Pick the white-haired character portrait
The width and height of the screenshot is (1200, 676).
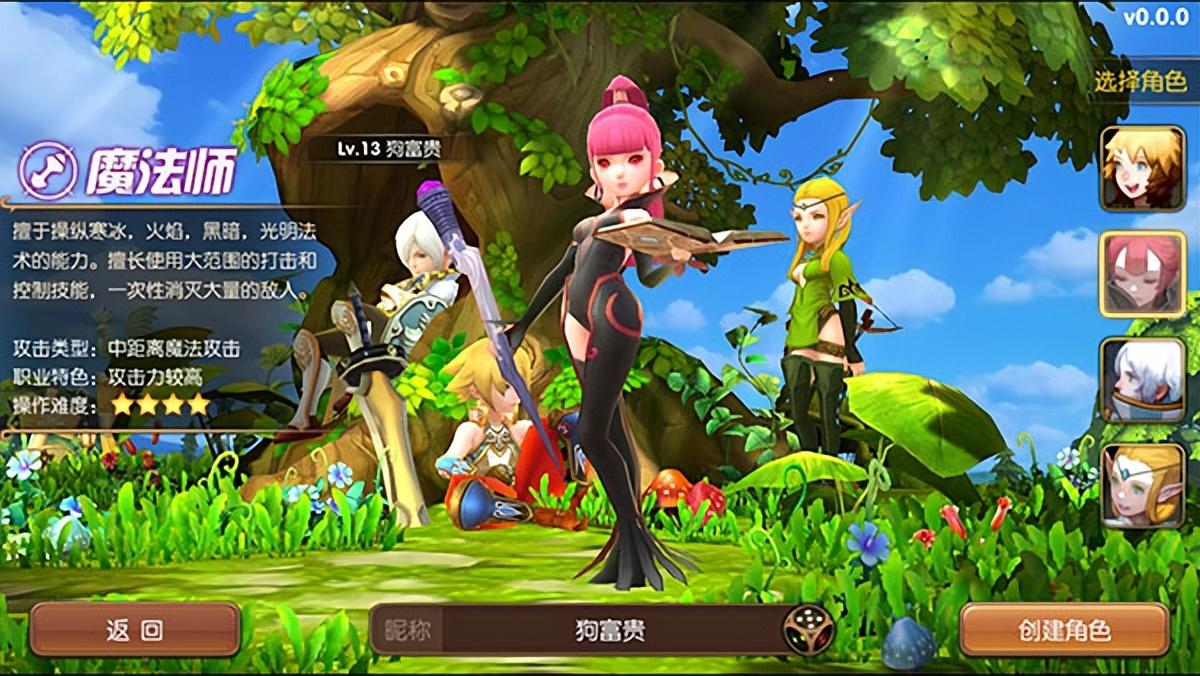1142,380
